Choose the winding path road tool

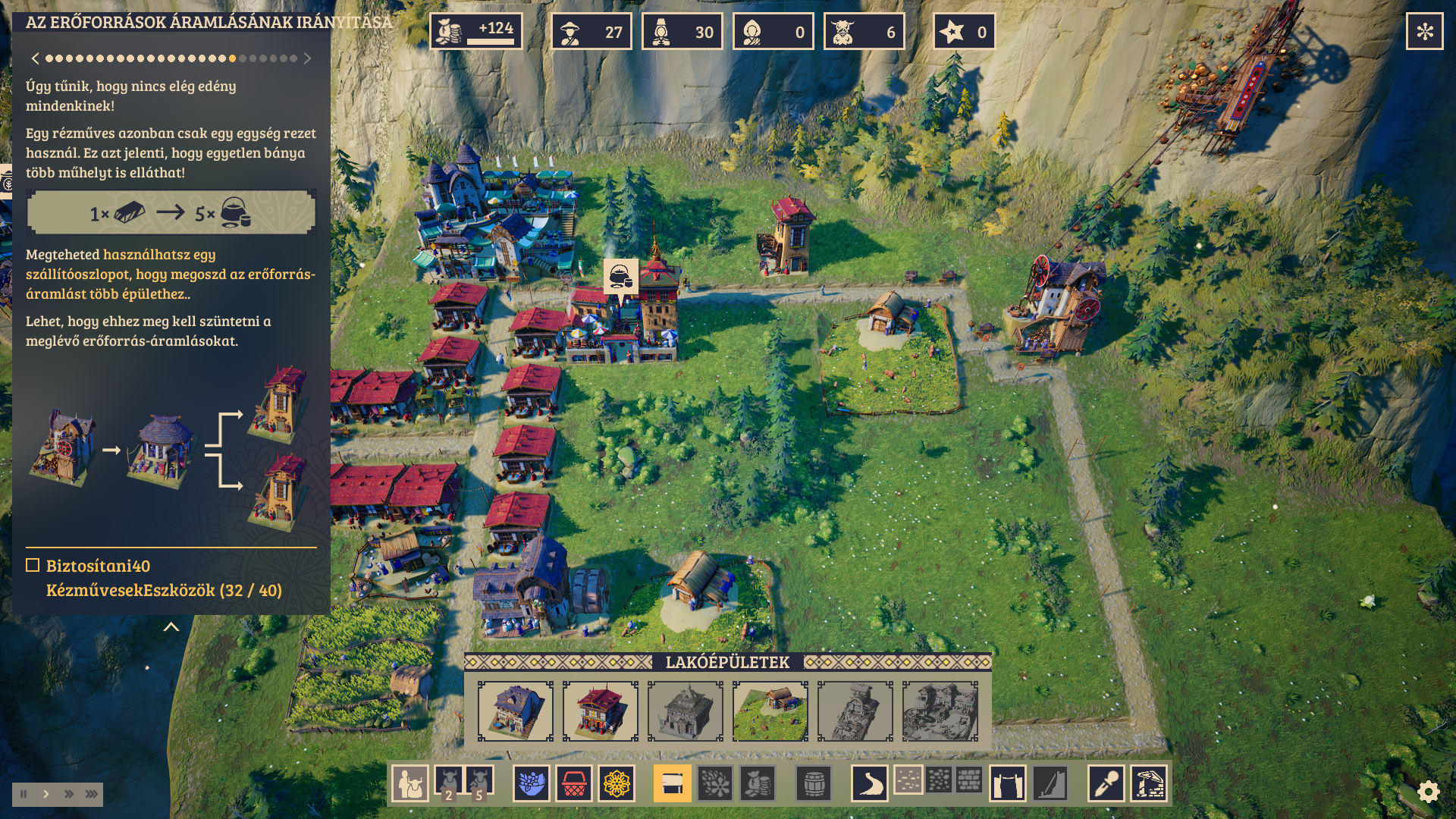pos(869,783)
